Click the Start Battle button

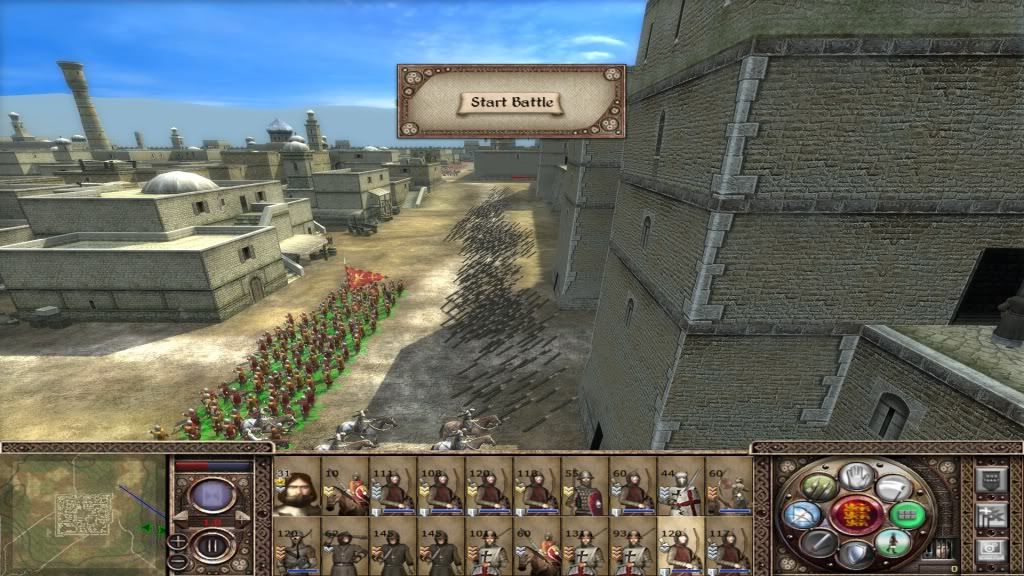click(x=511, y=103)
